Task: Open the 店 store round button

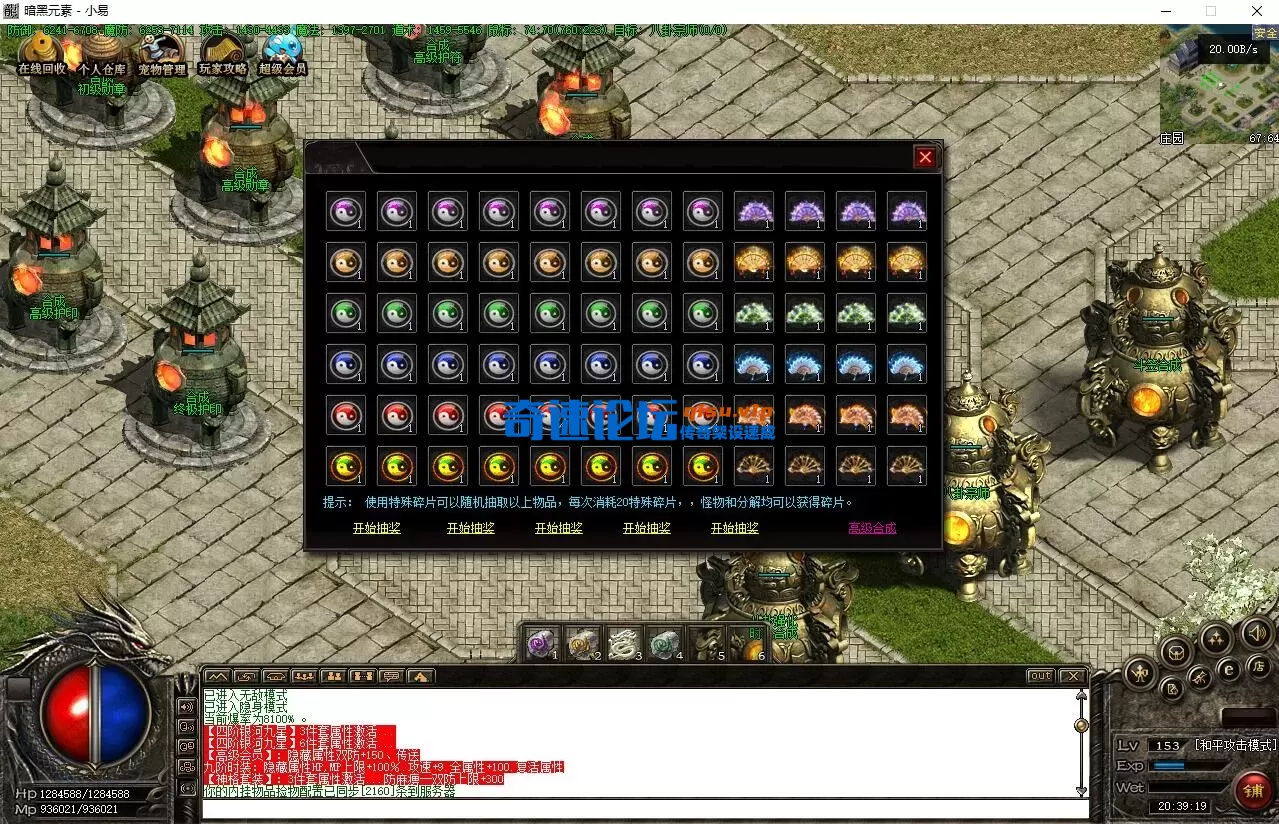Action: (1260, 666)
